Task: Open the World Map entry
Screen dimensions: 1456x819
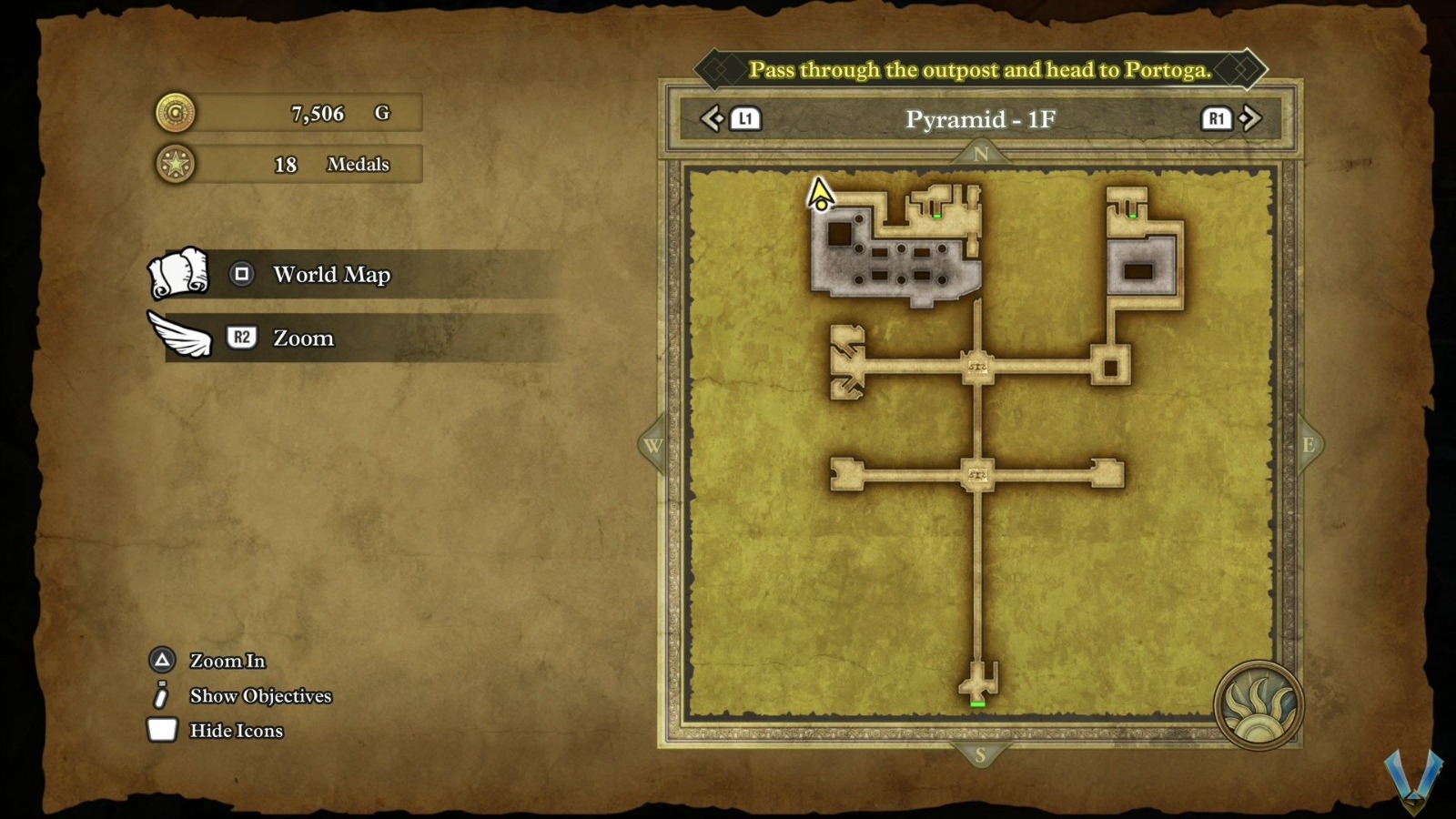Action: tap(331, 275)
